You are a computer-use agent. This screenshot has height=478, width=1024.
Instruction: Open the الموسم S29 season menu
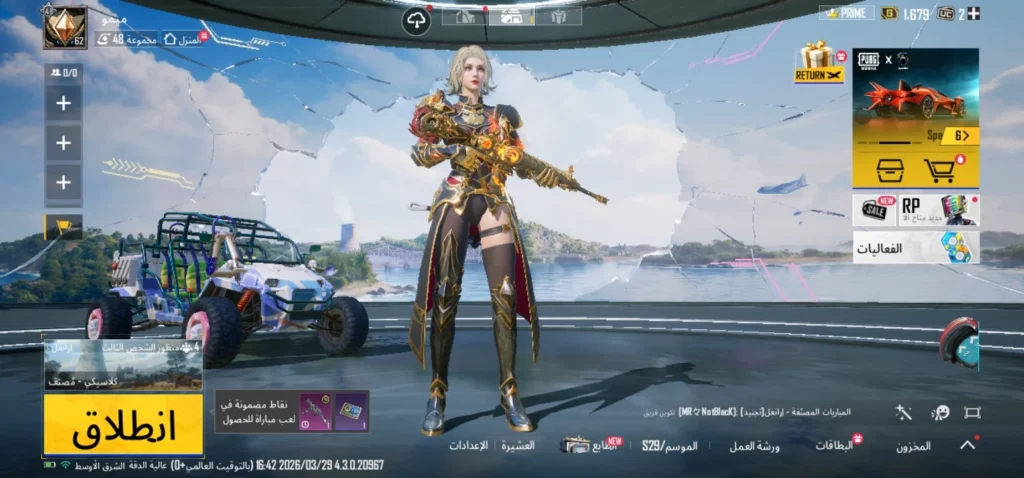pos(670,446)
